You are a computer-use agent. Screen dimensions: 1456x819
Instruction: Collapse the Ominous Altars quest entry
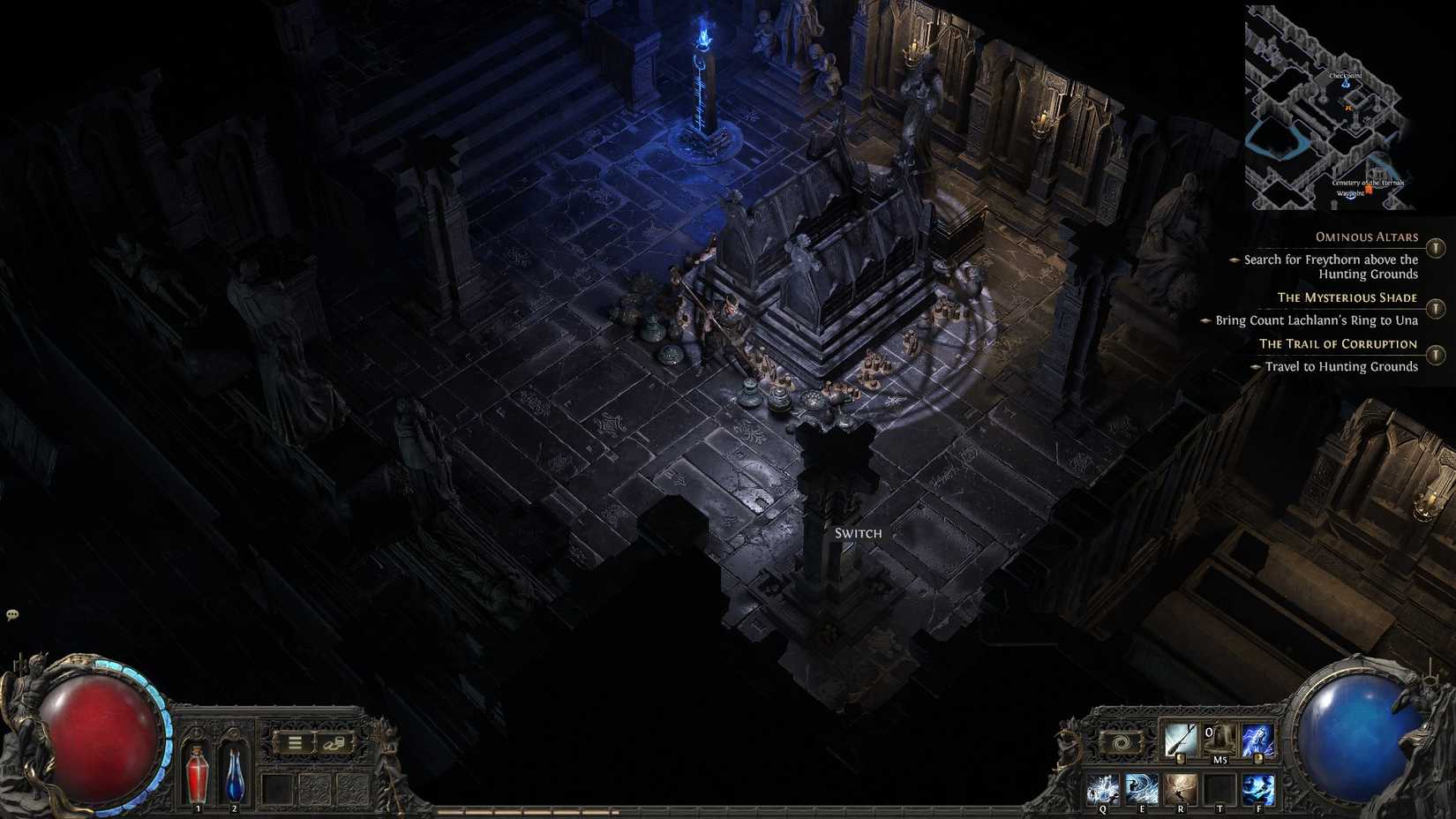point(1434,248)
